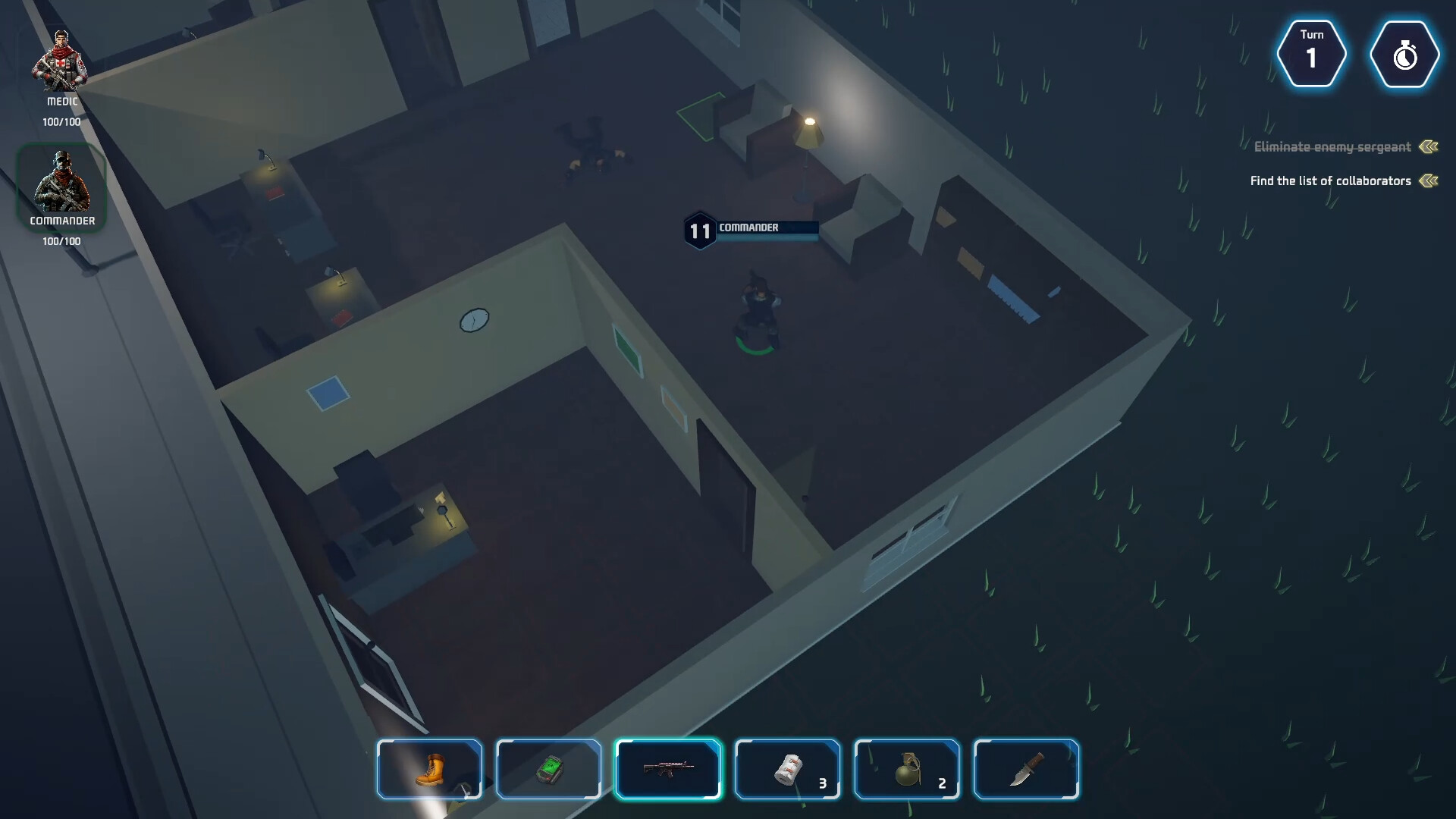Open the Eliminate enemy sergeant objective text
This screenshot has height=819, width=1456.
point(1331,147)
